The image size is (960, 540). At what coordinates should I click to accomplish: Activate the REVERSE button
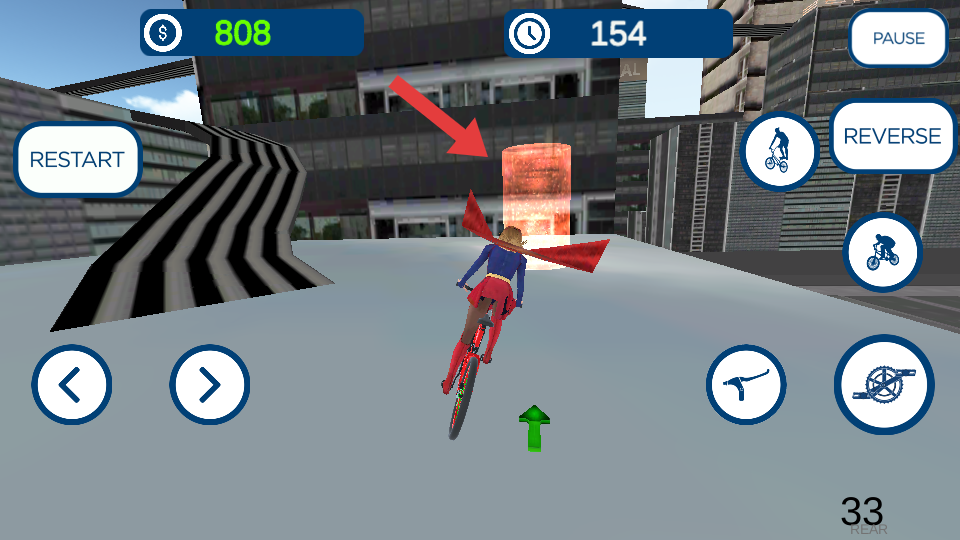click(892, 137)
